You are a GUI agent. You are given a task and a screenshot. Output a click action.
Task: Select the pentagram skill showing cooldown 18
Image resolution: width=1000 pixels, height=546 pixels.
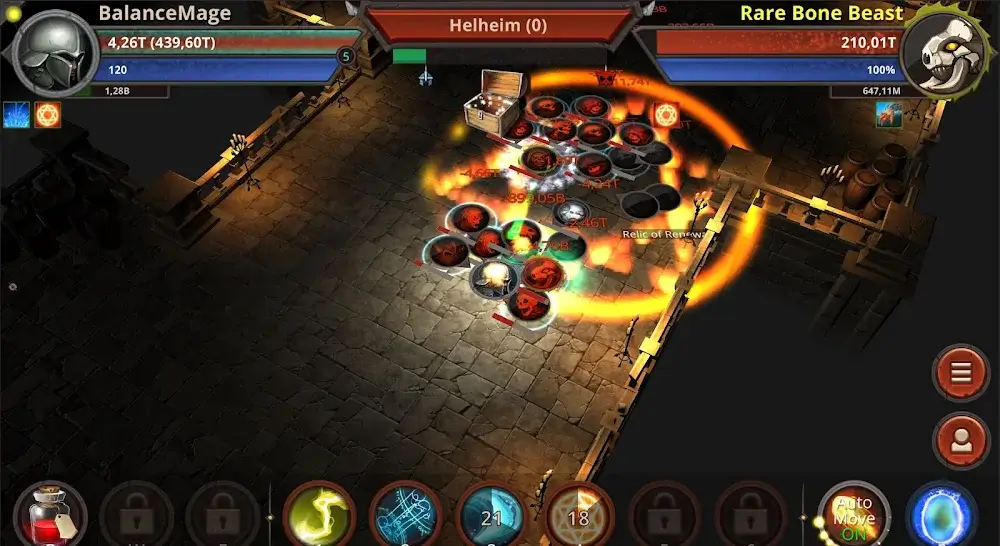coord(577,517)
